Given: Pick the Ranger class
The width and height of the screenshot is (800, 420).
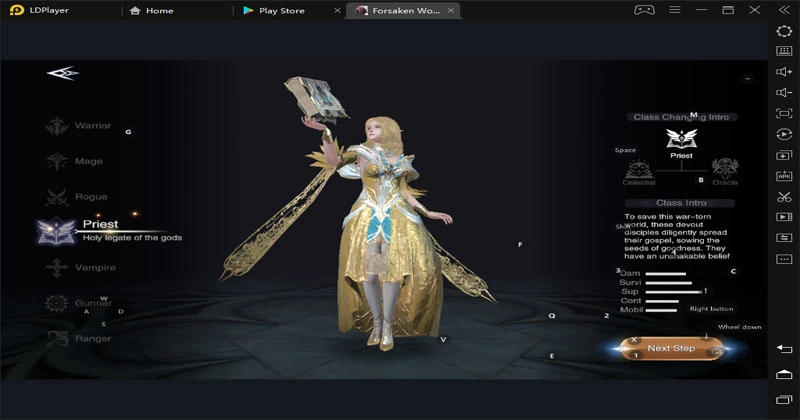Looking at the screenshot, I should pos(78,338).
